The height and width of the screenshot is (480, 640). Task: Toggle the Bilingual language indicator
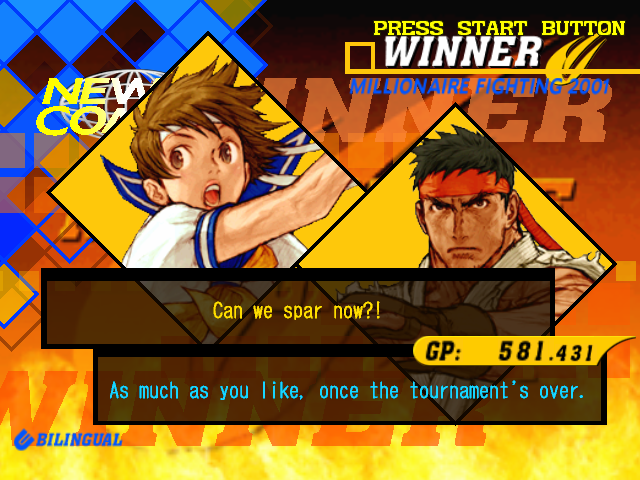[68, 439]
